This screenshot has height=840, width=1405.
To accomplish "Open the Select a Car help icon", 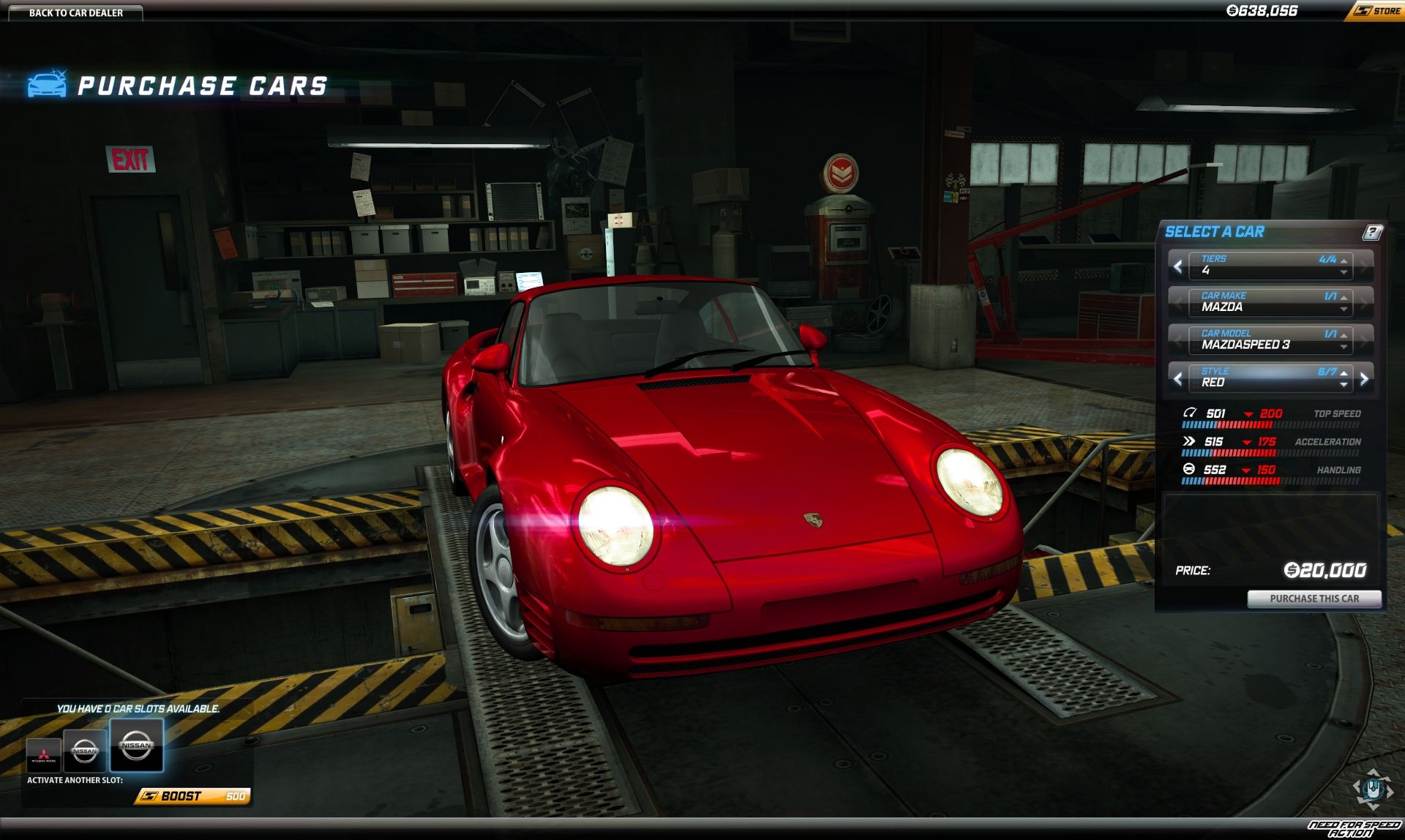I will [x=1372, y=232].
